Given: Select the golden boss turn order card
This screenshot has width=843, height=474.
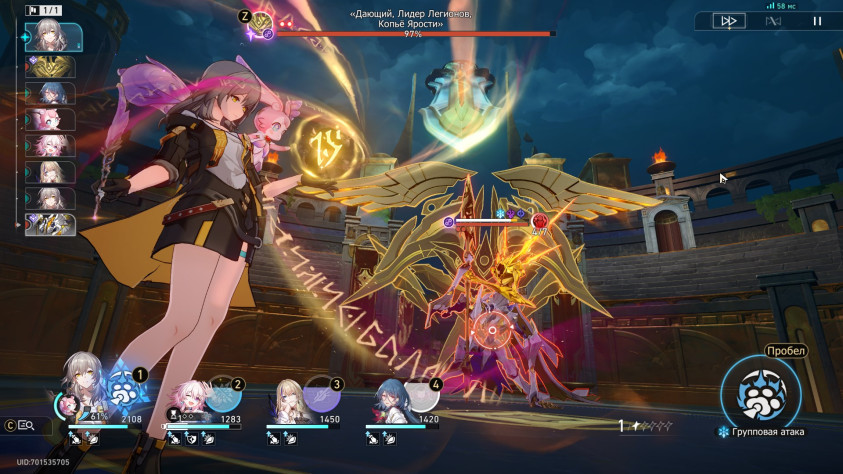Looking at the screenshot, I should (x=54, y=67).
